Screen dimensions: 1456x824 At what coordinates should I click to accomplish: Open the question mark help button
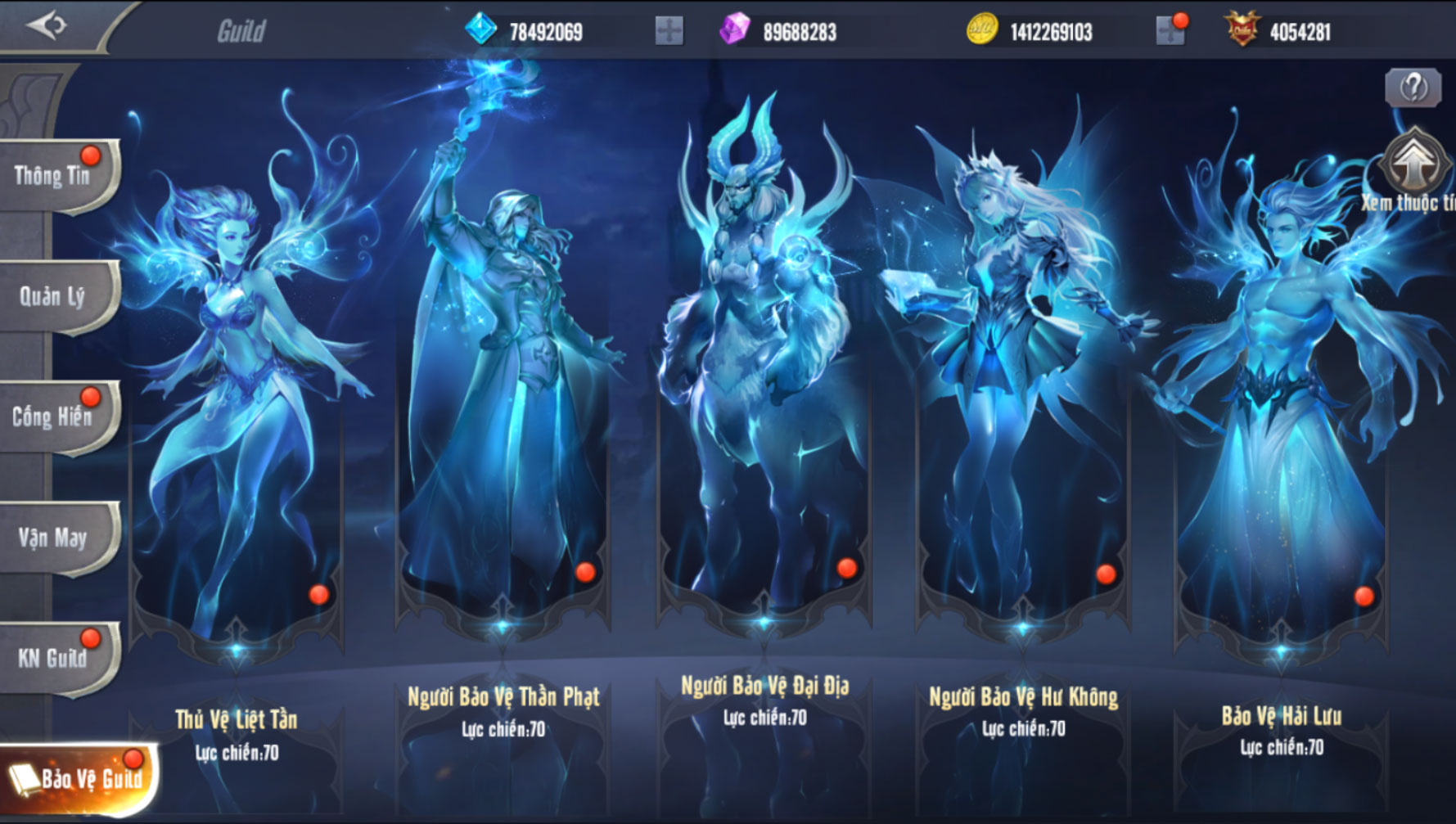1413,87
